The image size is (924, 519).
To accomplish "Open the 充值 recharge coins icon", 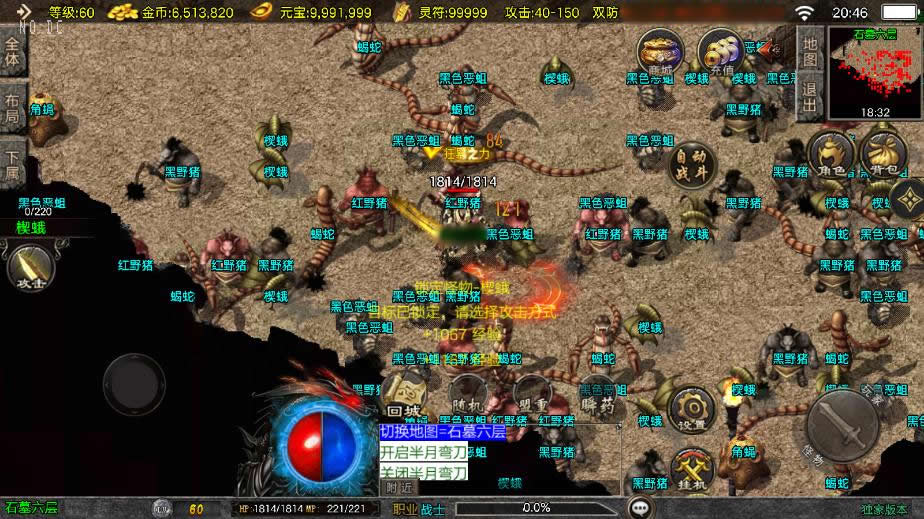I will tap(718, 52).
